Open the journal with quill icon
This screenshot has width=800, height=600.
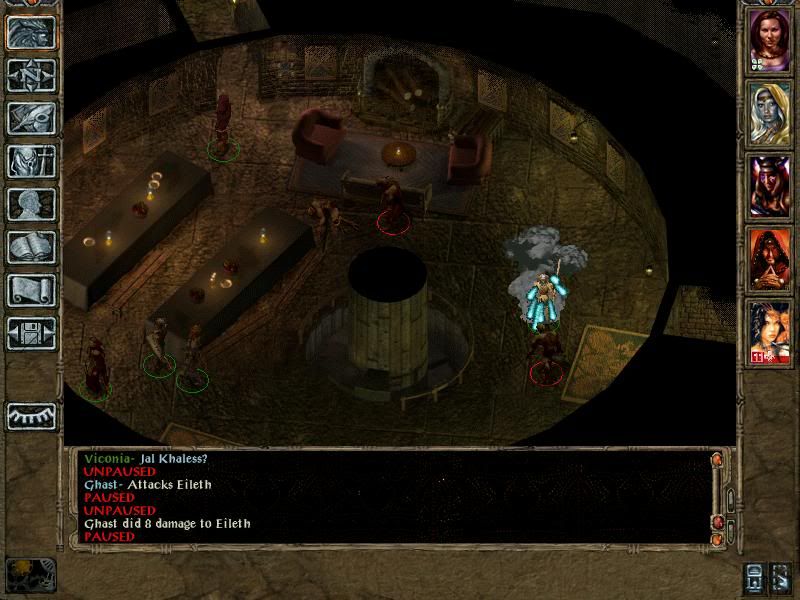point(31,118)
